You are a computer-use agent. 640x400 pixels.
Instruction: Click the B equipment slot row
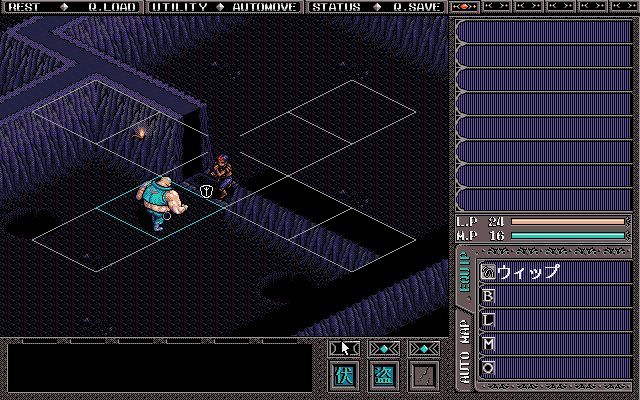tap(555, 296)
